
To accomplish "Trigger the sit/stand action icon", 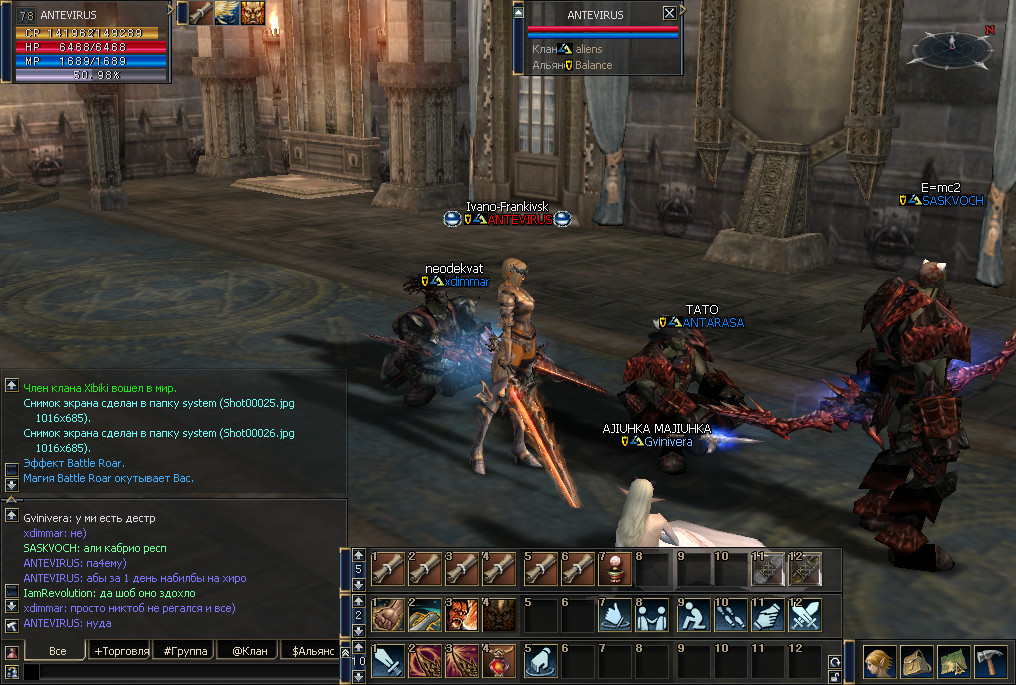I will click(x=690, y=614).
